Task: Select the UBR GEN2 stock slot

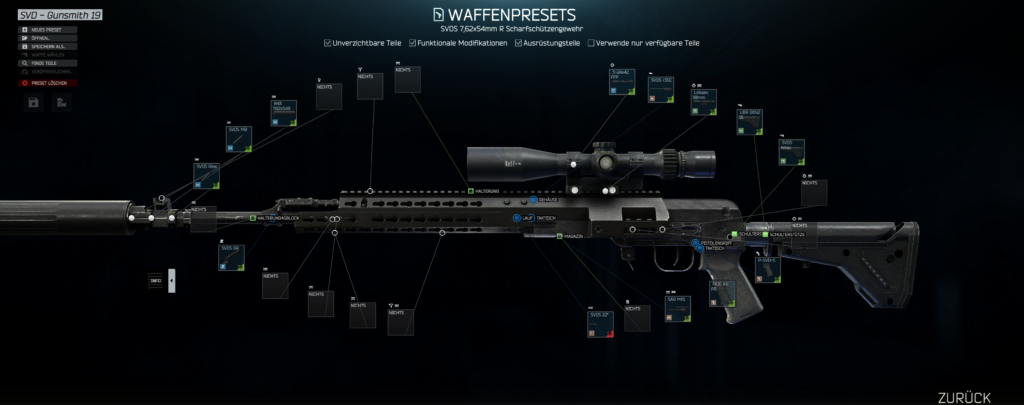Action: [x=749, y=120]
